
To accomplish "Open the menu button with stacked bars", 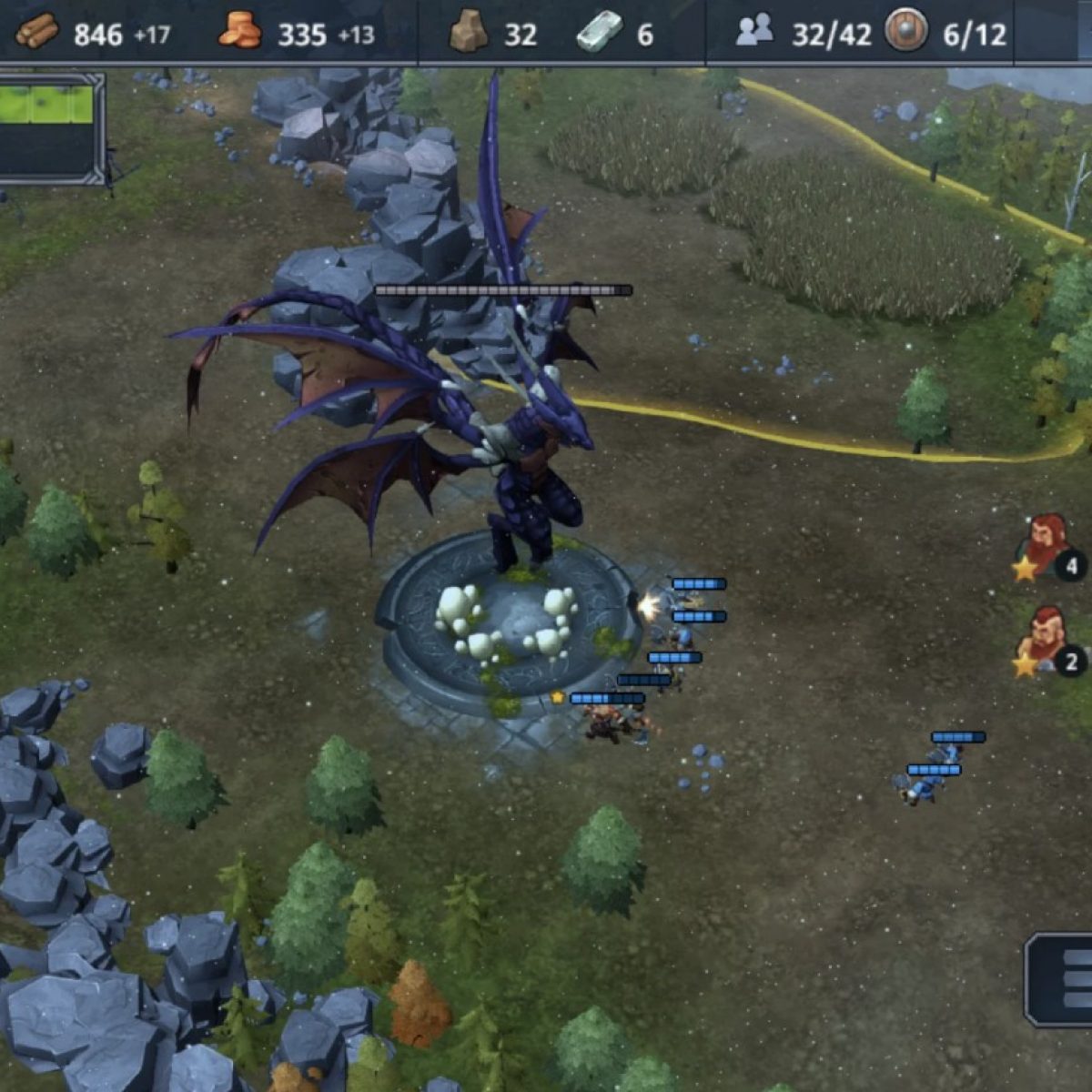I will pos(1065,980).
